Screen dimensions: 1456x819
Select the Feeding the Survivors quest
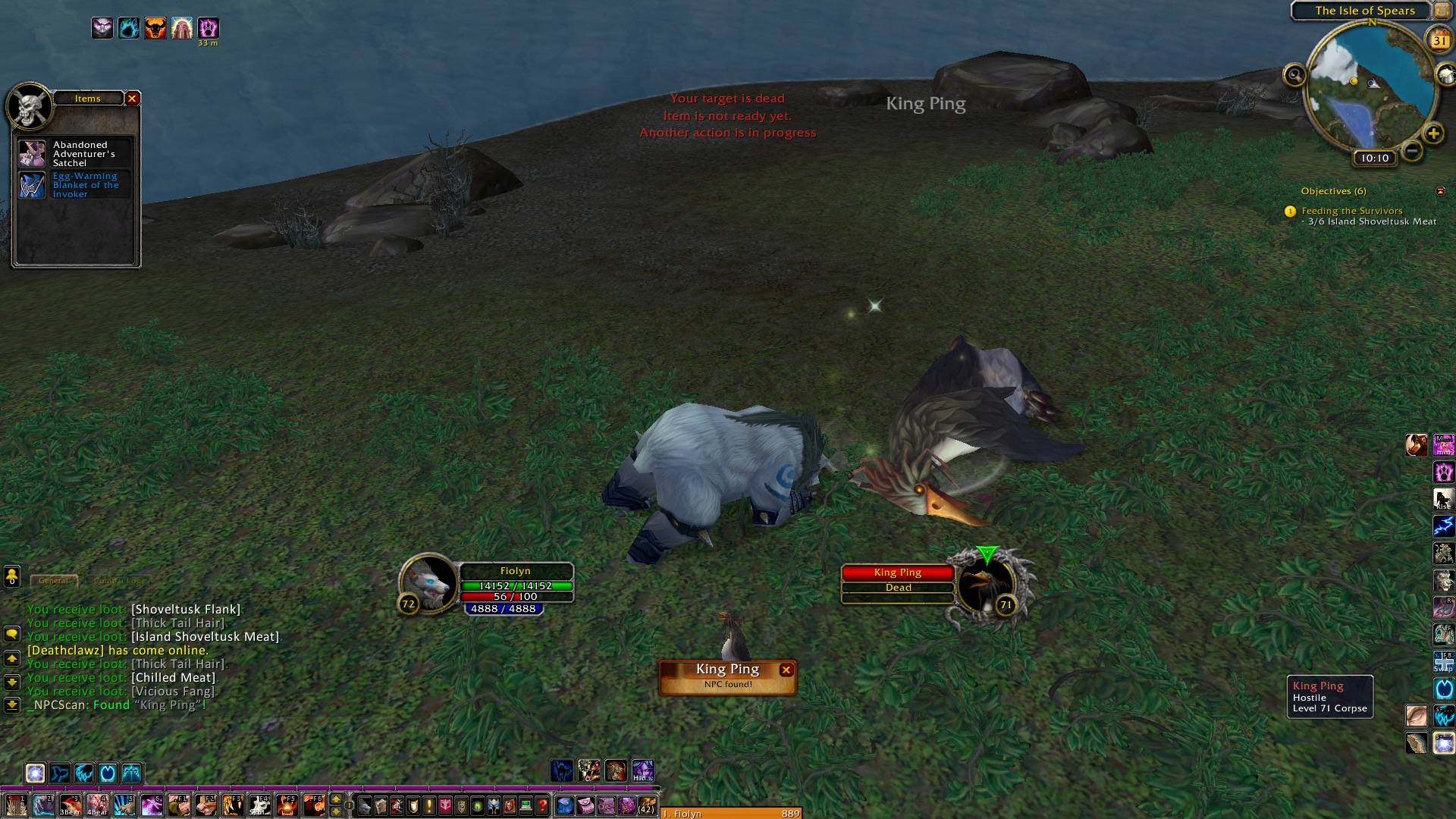point(1351,211)
